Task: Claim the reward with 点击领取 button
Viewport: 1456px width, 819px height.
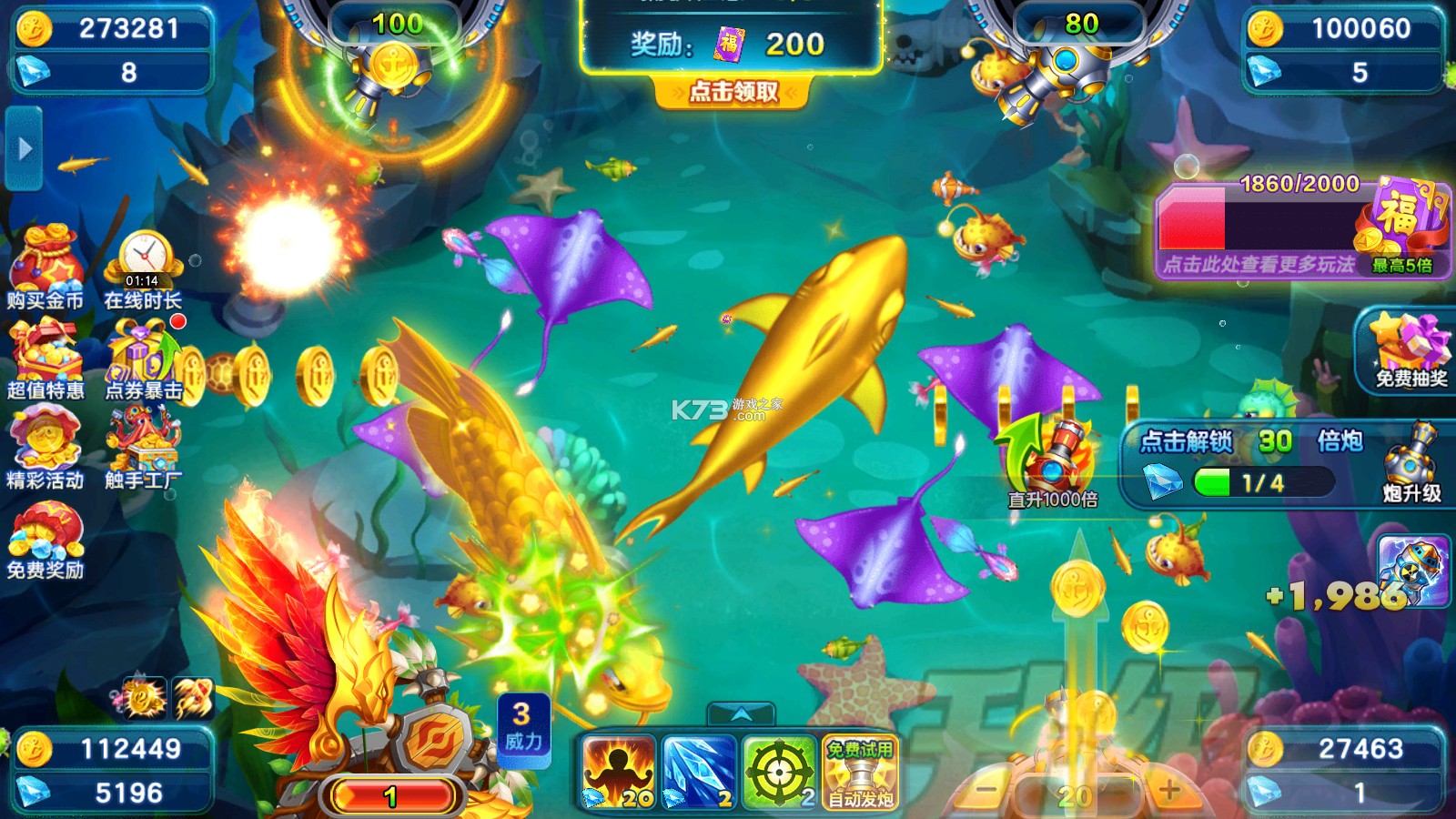Action: tap(733, 92)
